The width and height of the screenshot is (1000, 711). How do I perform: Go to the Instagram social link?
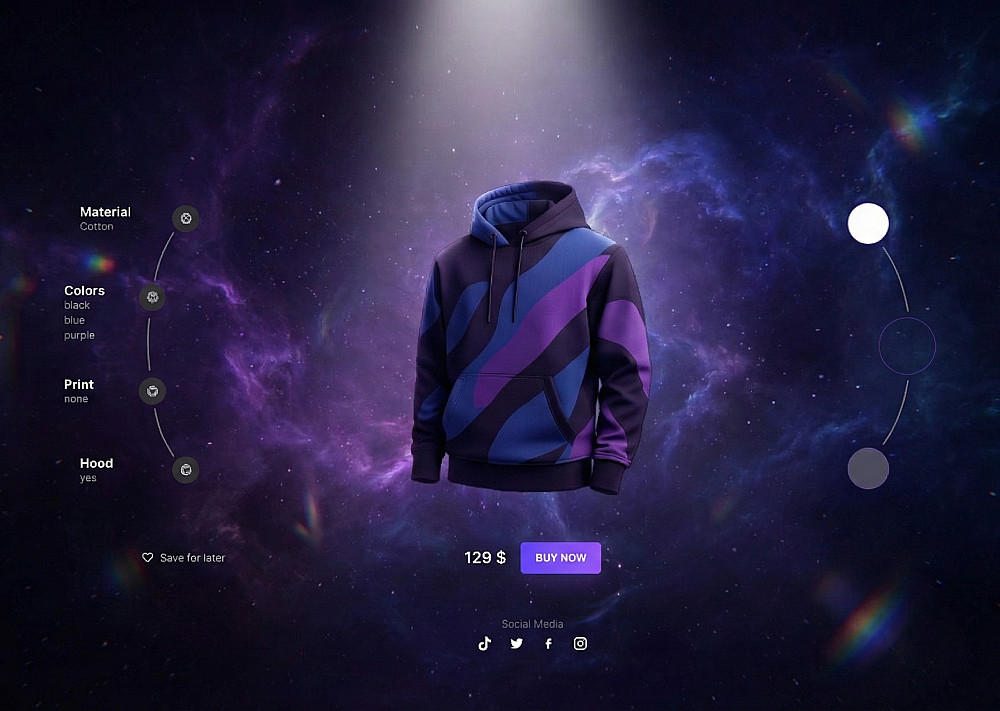coord(580,643)
